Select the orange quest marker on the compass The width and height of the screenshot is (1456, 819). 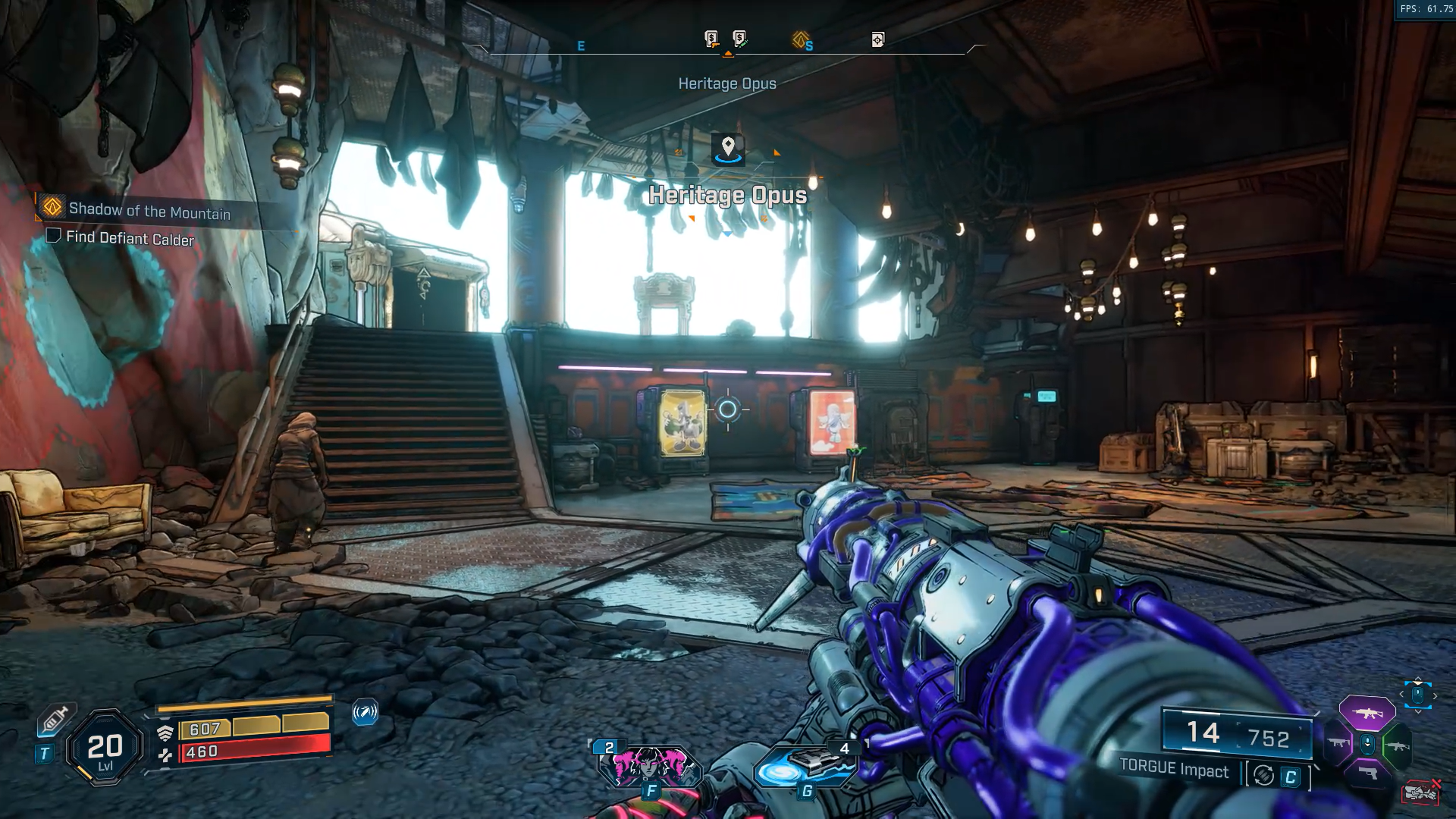pyautogui.click(x=801, y=39)
